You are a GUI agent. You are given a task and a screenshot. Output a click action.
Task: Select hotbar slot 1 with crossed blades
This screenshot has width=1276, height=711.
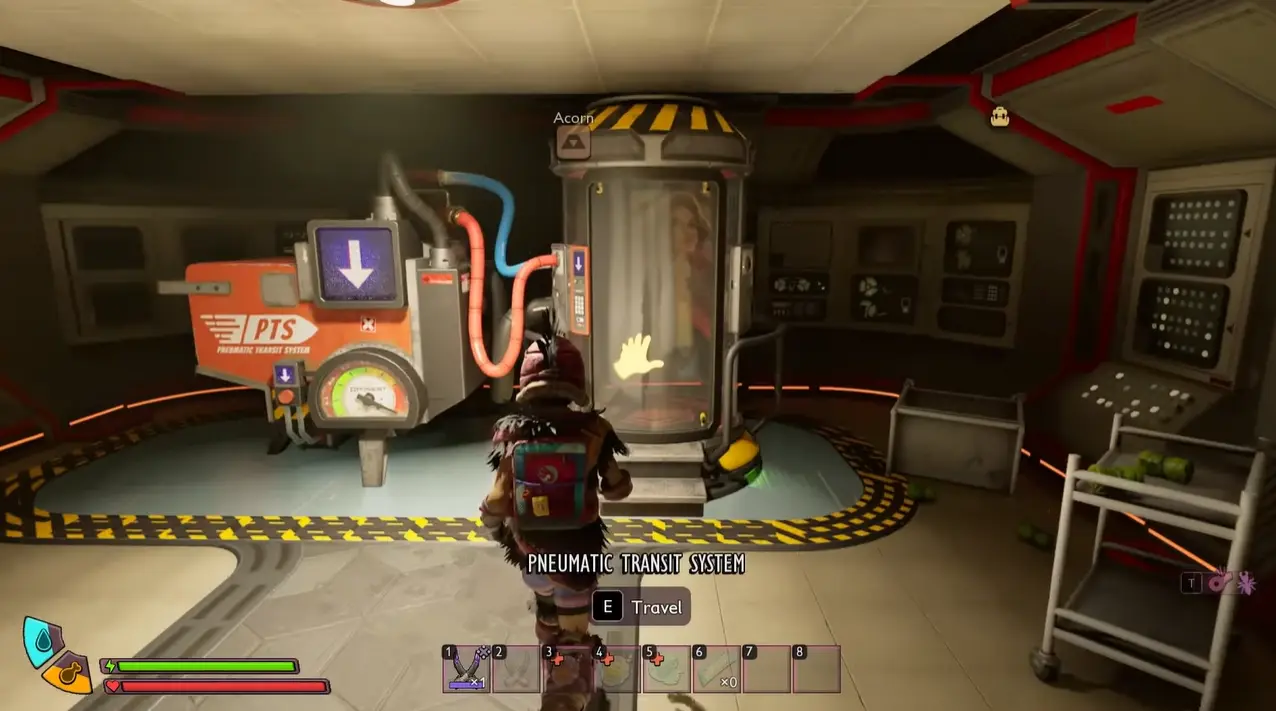(467, 669)
